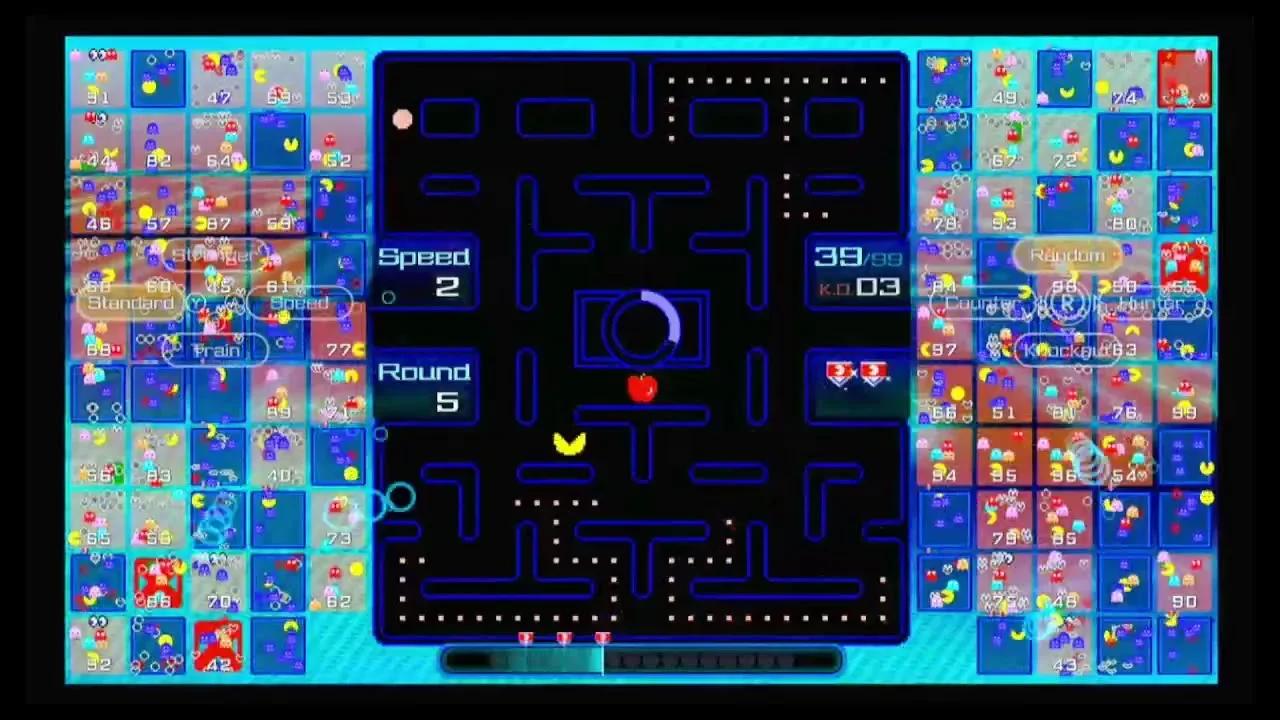Select the Speed targeting strategy
The height and width of the screenshot is (720, 1280).
(x=302, y=303)
